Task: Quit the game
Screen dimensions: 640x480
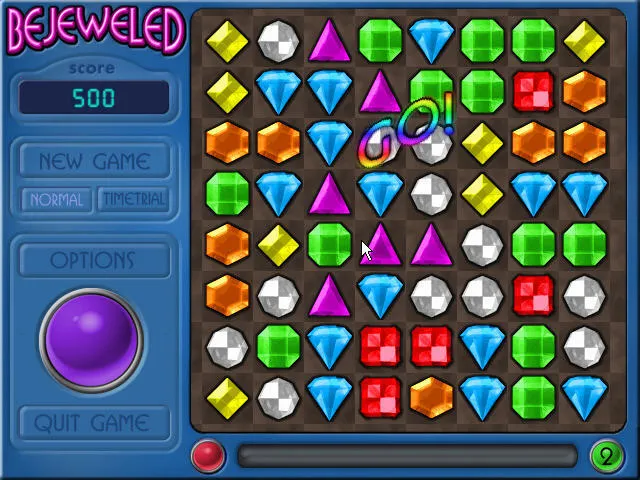Action: [x=92, y=423]
